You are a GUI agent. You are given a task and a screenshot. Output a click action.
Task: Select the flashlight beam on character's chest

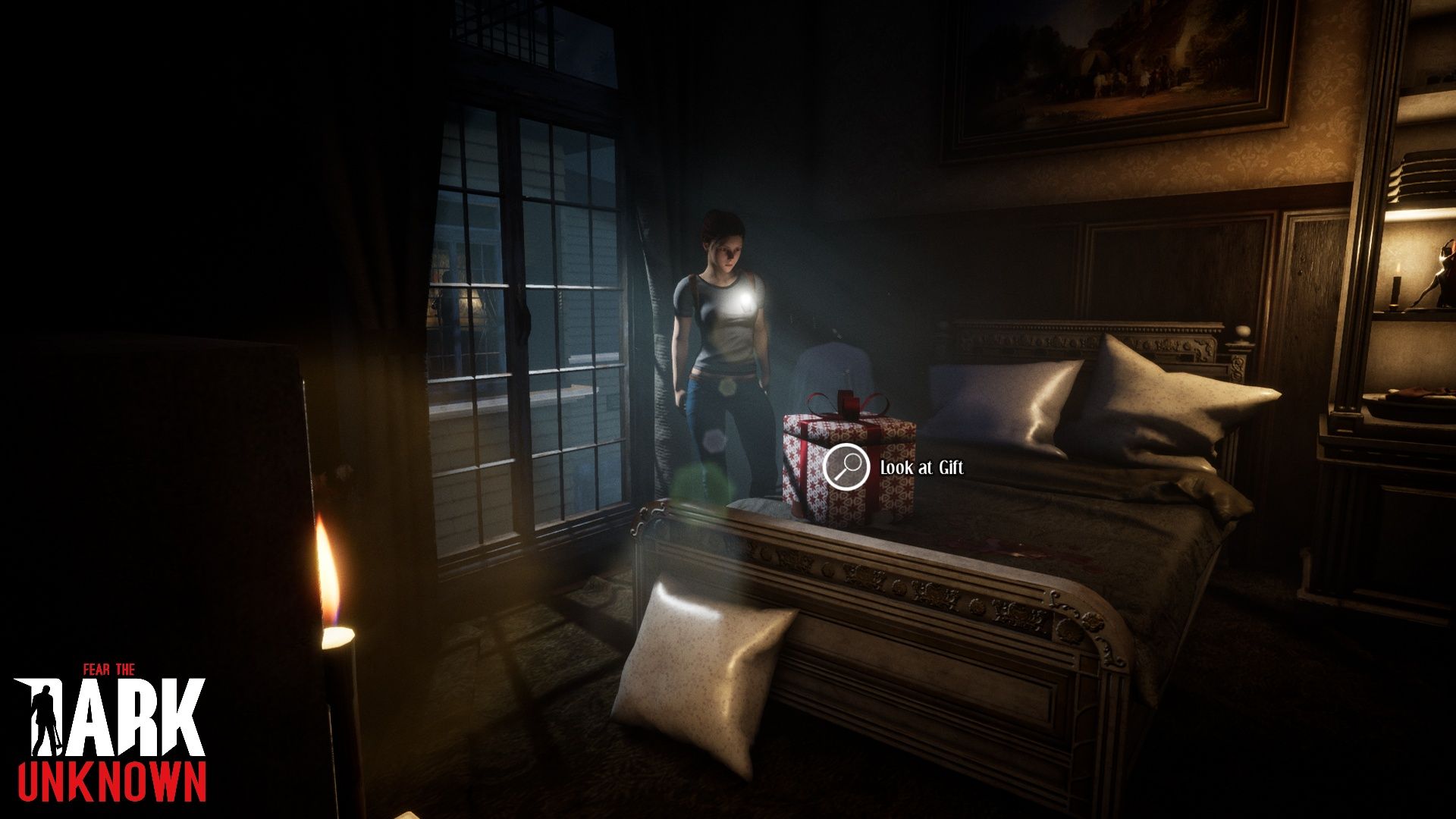(x=745, y=300)
